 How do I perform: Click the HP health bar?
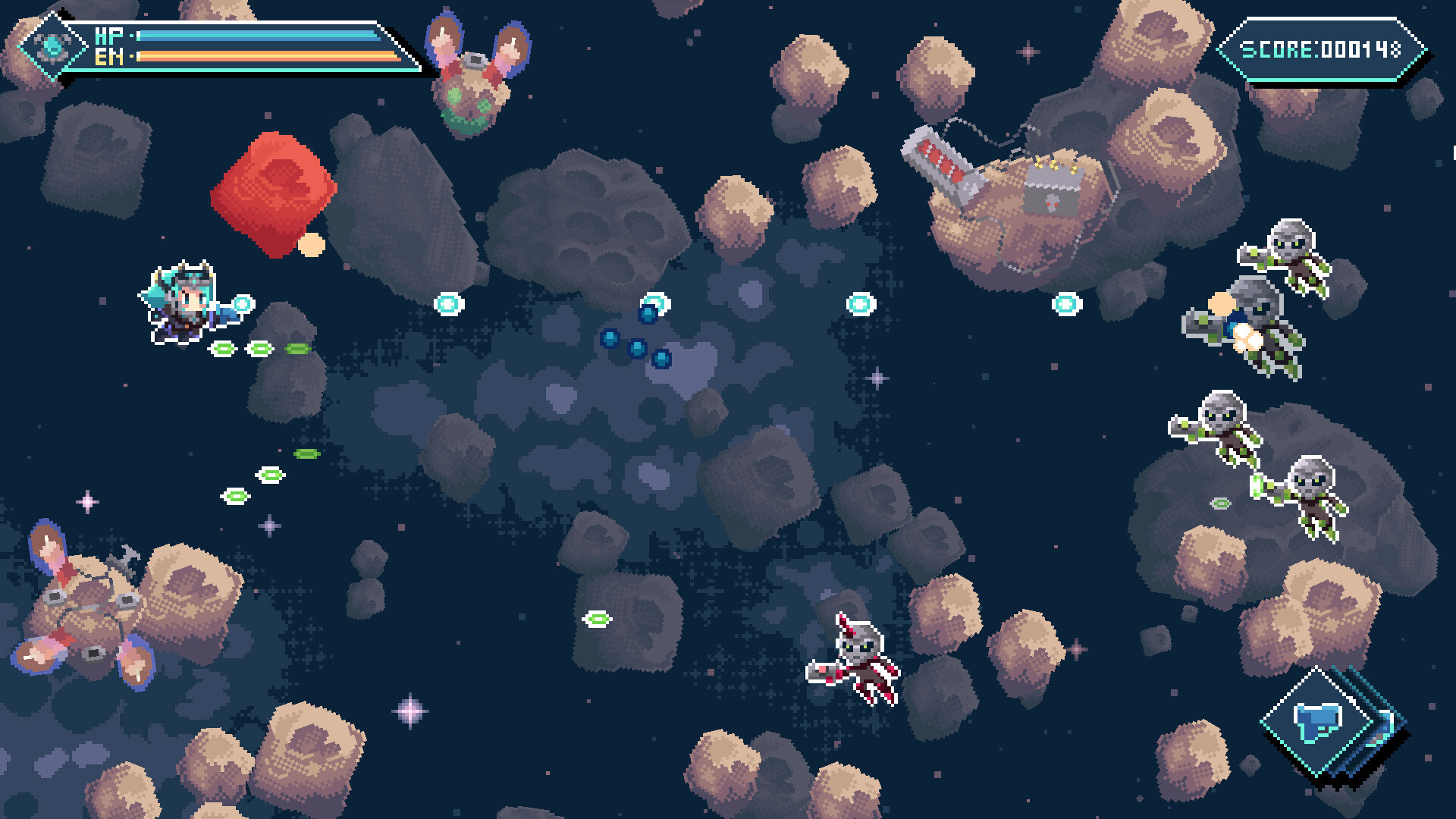258,34
